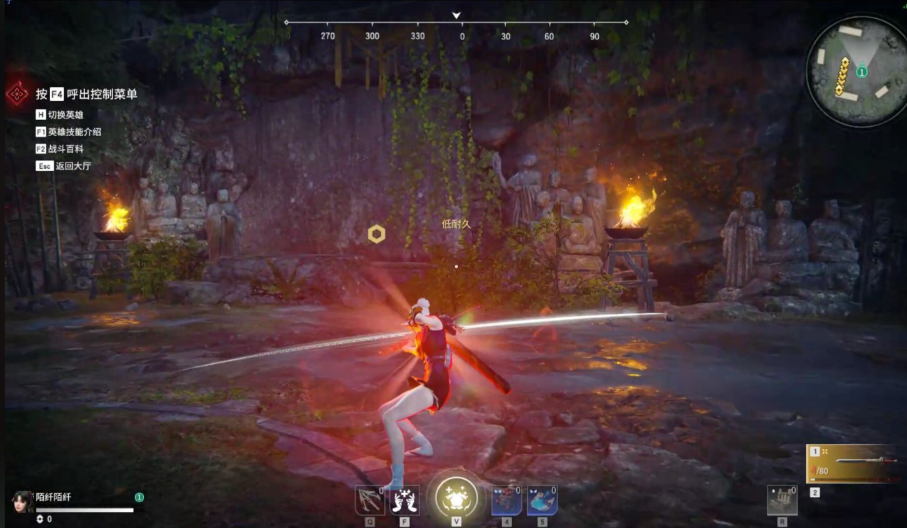Click the green player marker on minimap
Image resolution: width=907 pixels, height=528 pixels.
pyautogui.click(x=862, y=73)
